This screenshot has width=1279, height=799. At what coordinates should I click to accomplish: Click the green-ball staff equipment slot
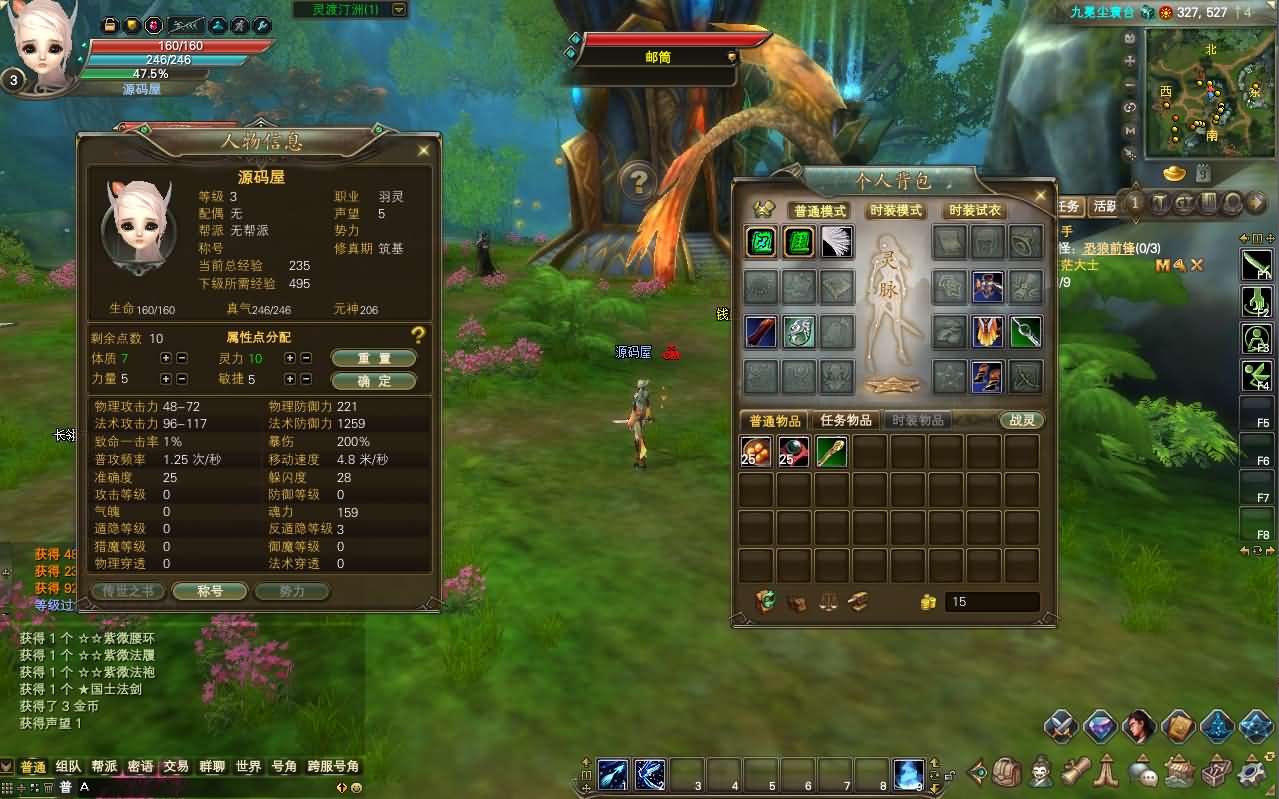(x=1025, y=332)
